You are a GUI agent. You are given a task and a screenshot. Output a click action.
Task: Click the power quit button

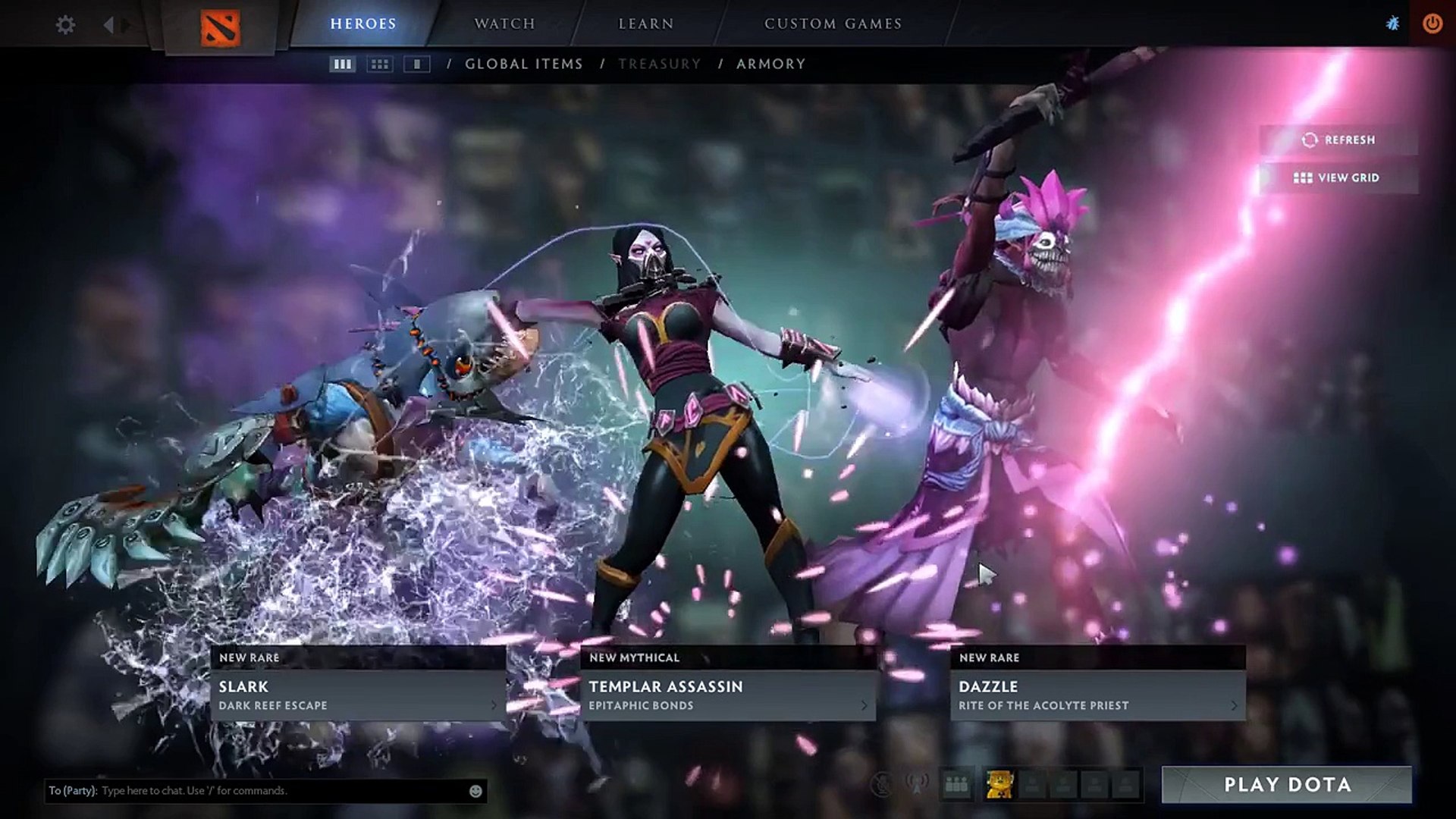1432,24
